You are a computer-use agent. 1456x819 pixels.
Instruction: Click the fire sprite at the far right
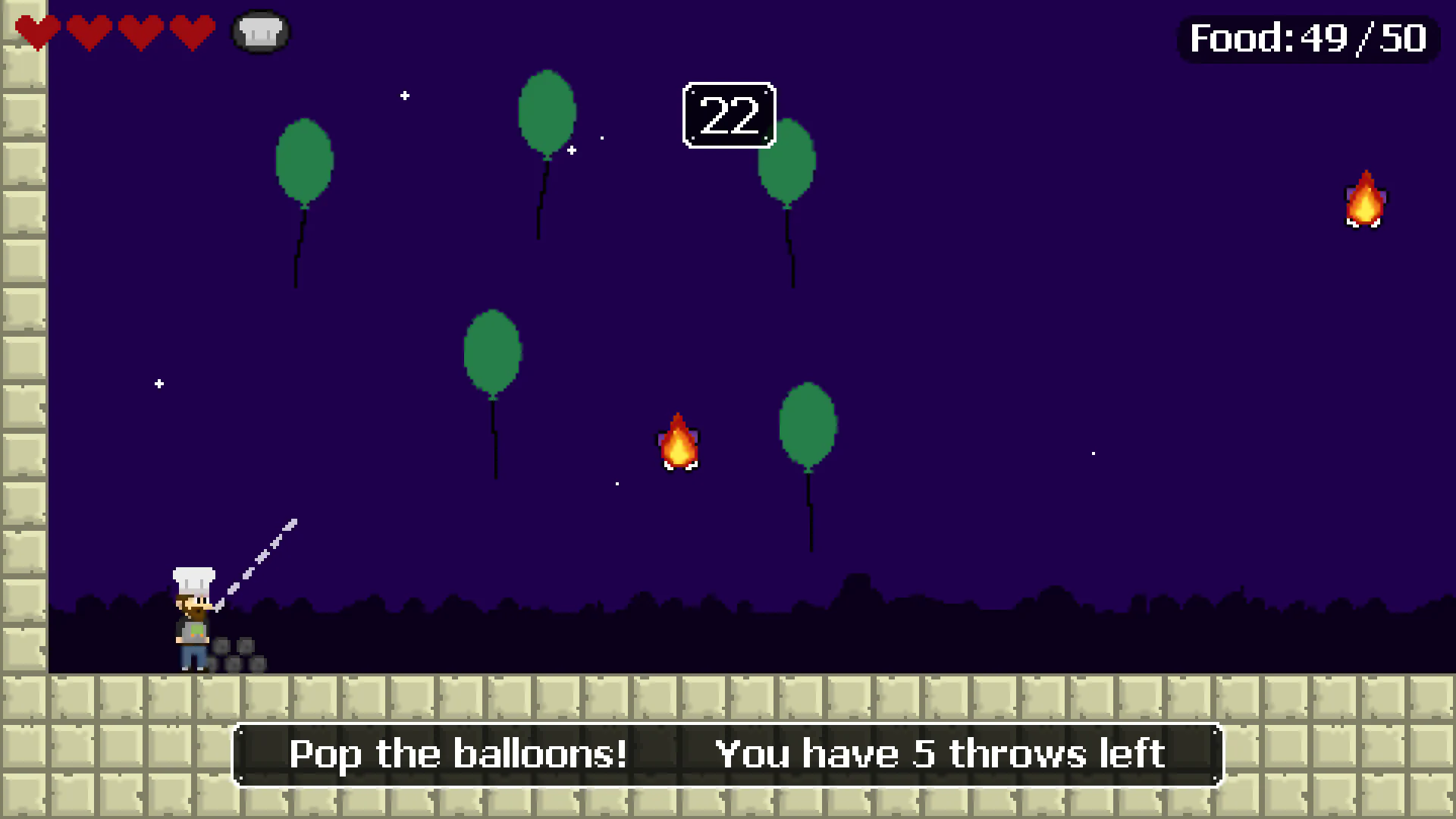point(1365,201)
